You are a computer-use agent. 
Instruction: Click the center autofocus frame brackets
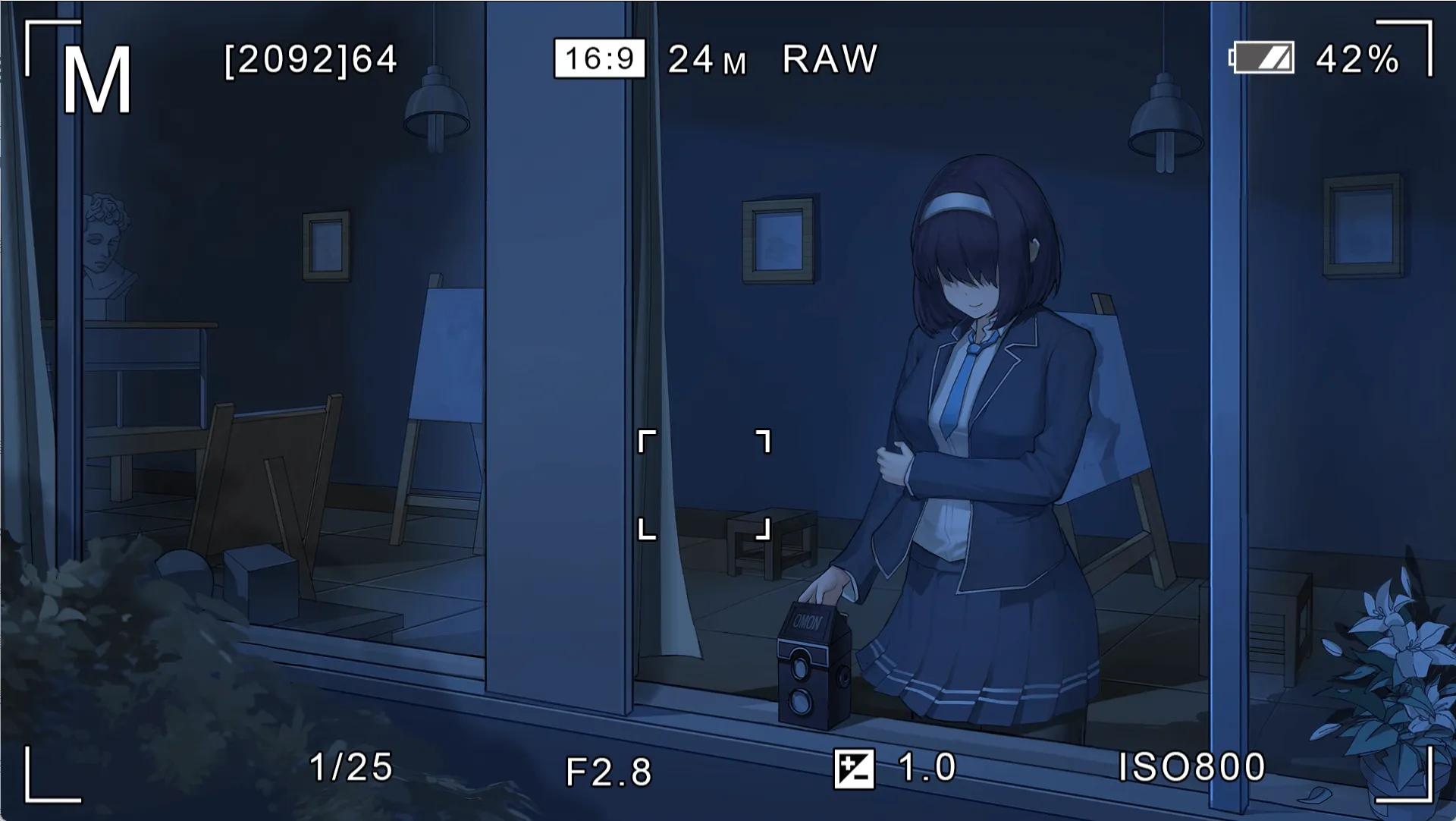click(x=705, y=486)
